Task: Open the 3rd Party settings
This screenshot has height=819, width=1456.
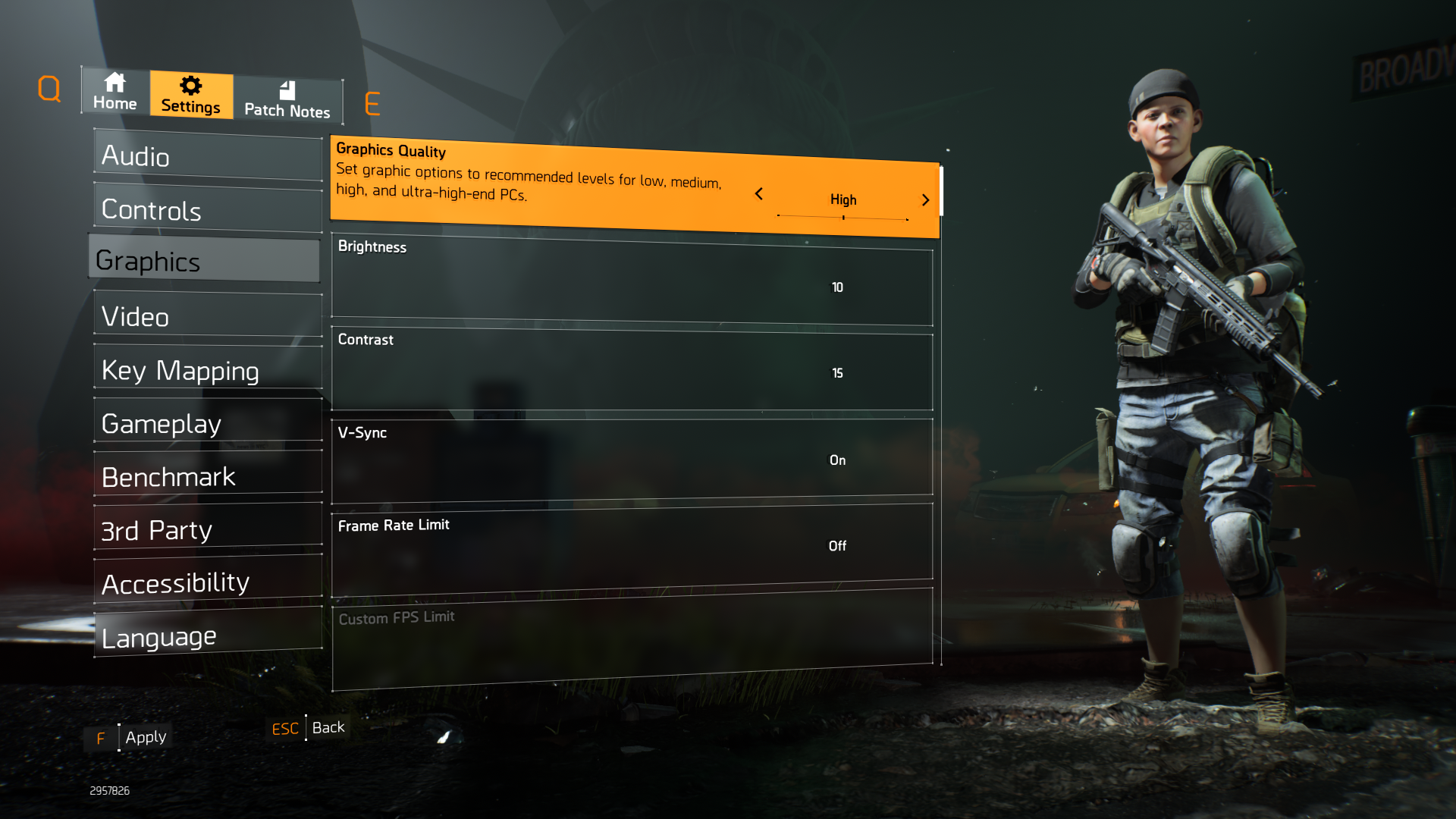Action: [x=208, y=529]
